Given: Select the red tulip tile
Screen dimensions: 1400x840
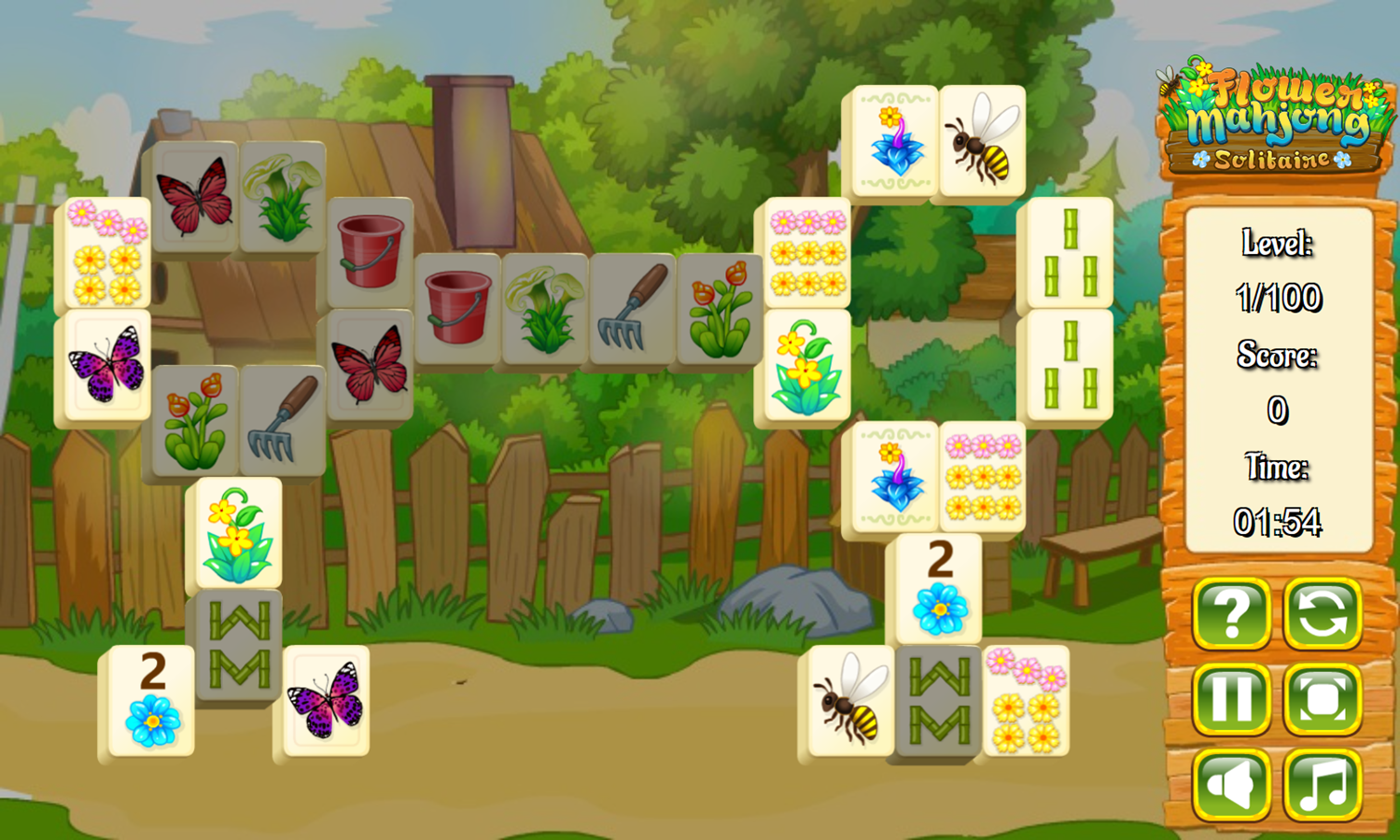Looking at the screenshot, I should click(721, 308).
